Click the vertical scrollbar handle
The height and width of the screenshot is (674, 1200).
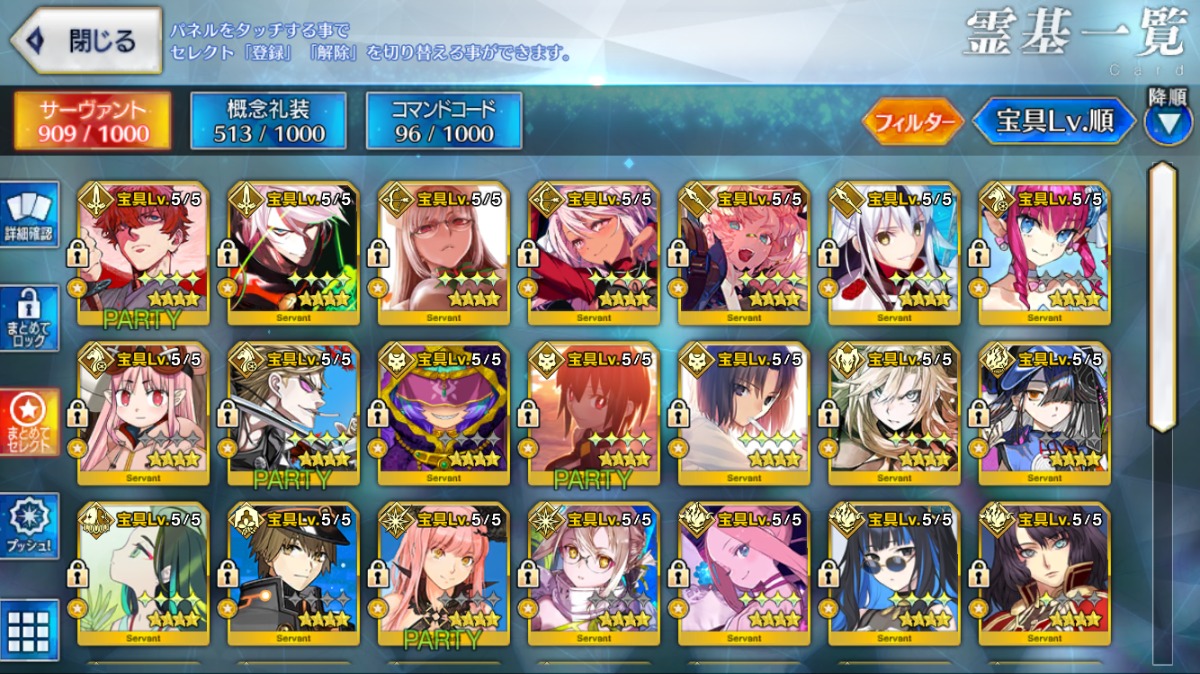tap(1162, 295)
